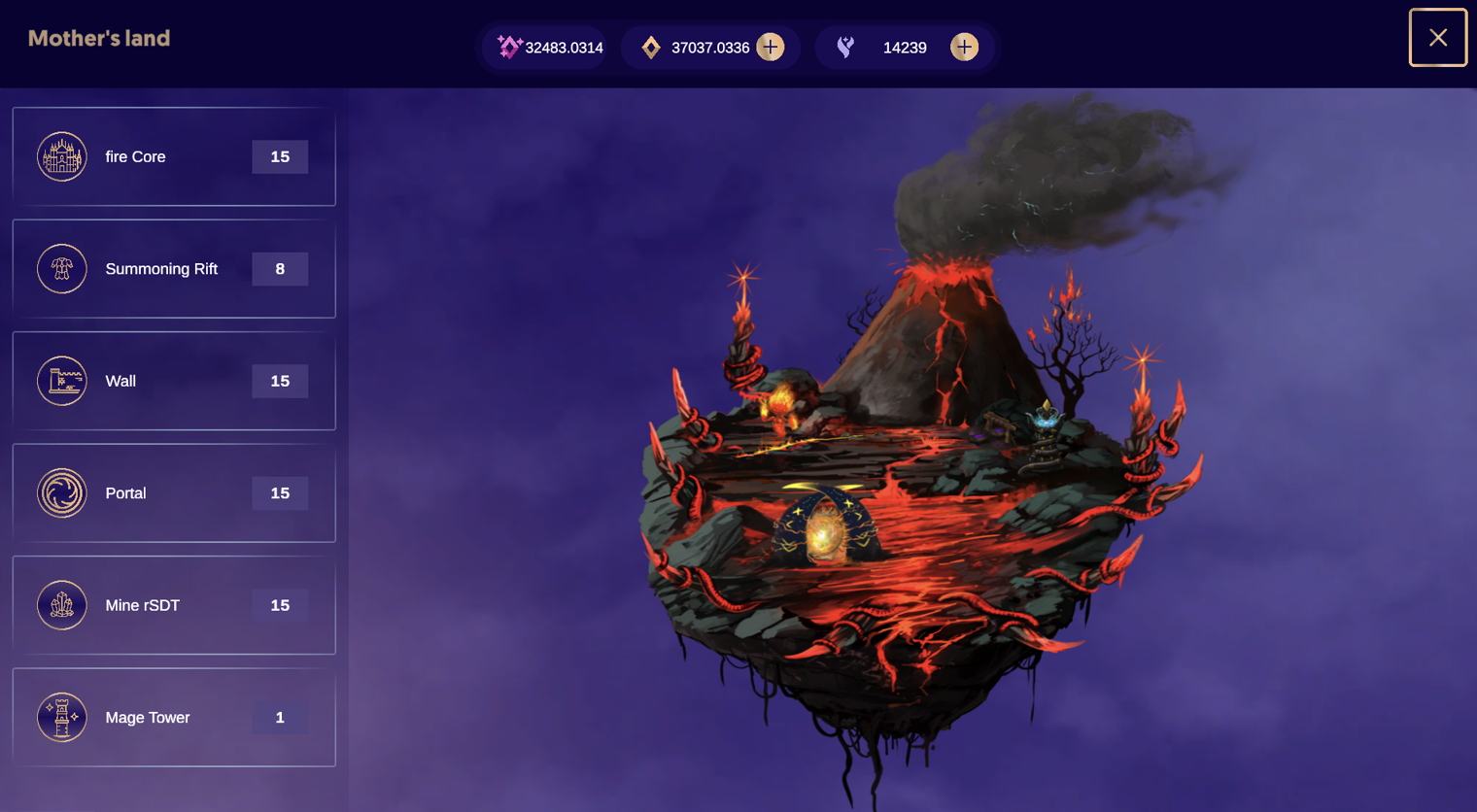
Task: Open the Mine rSDT entry
Action: pos(174,605)
